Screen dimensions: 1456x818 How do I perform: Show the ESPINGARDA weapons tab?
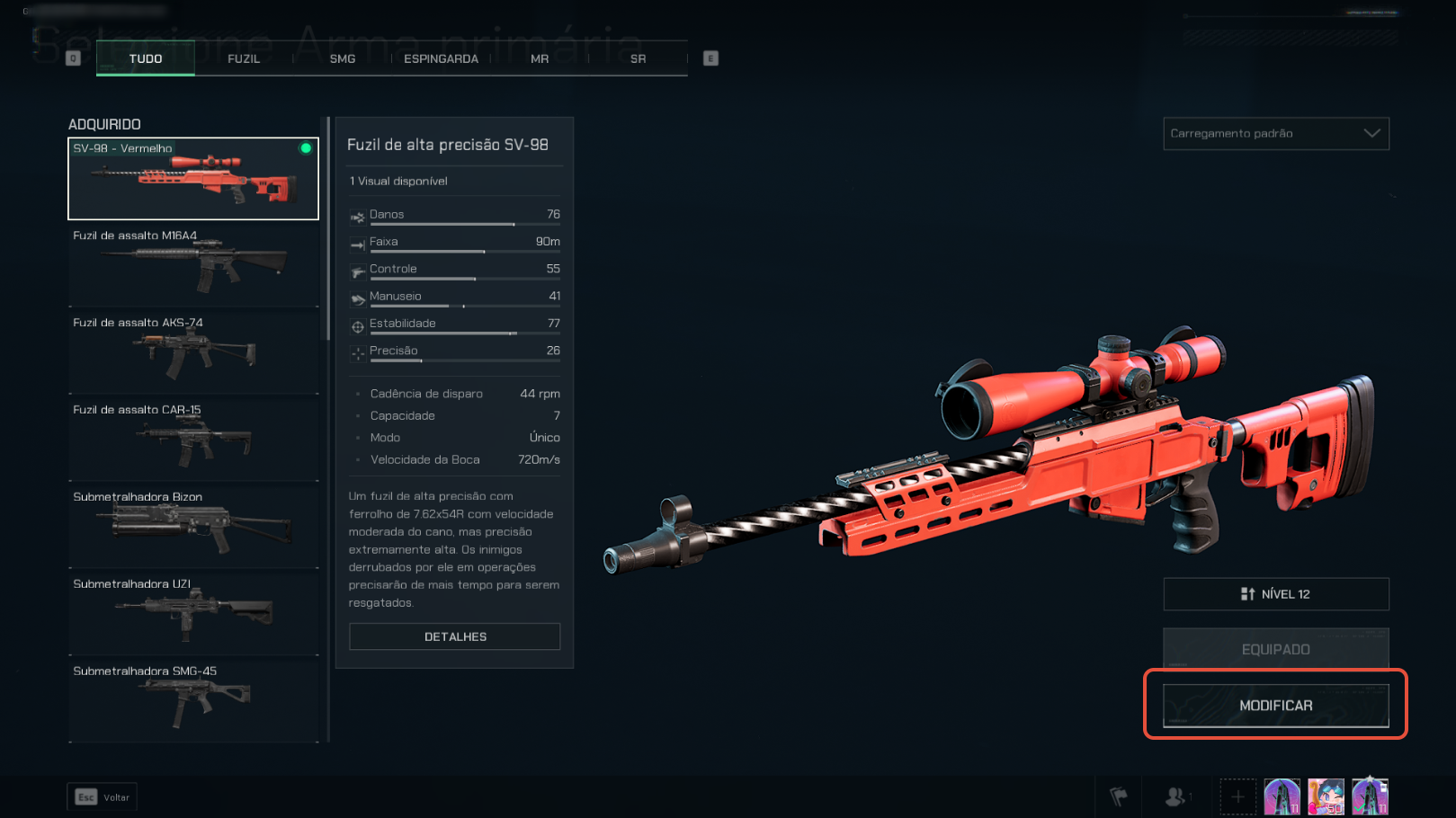pyautogui.click(x=441, y=58)
